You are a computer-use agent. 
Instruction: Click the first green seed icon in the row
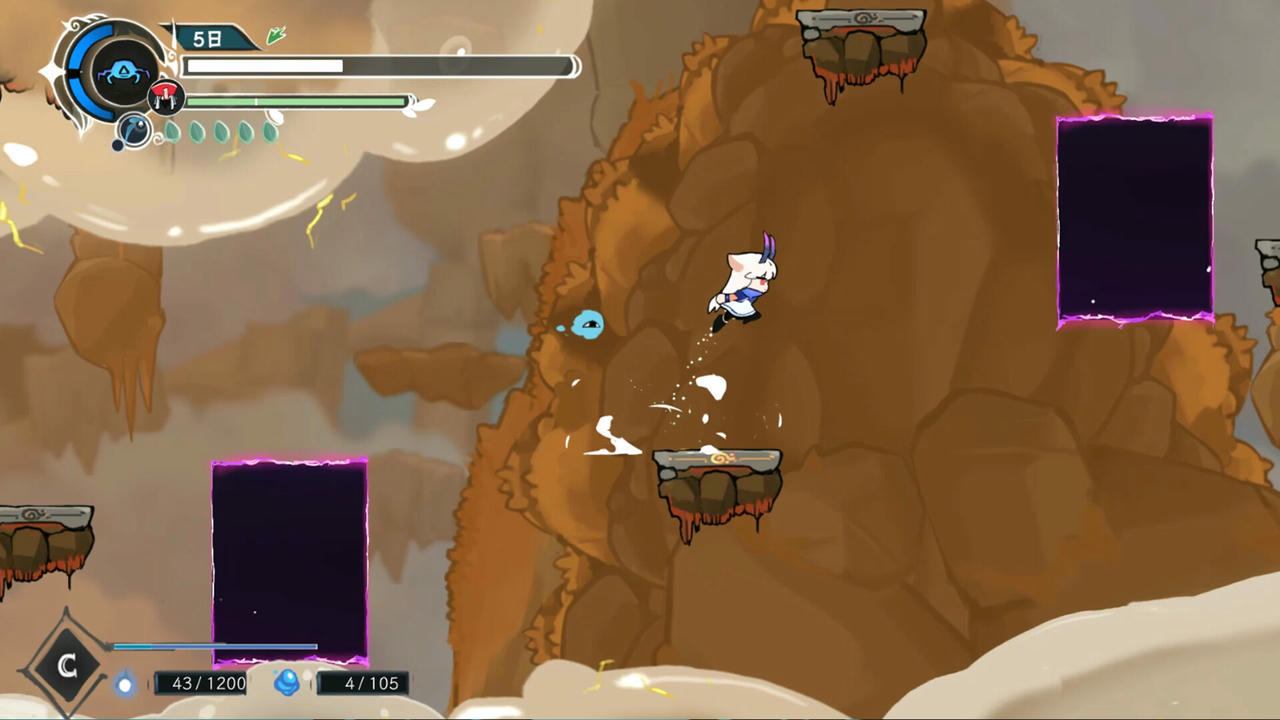[x=172, y=131]
